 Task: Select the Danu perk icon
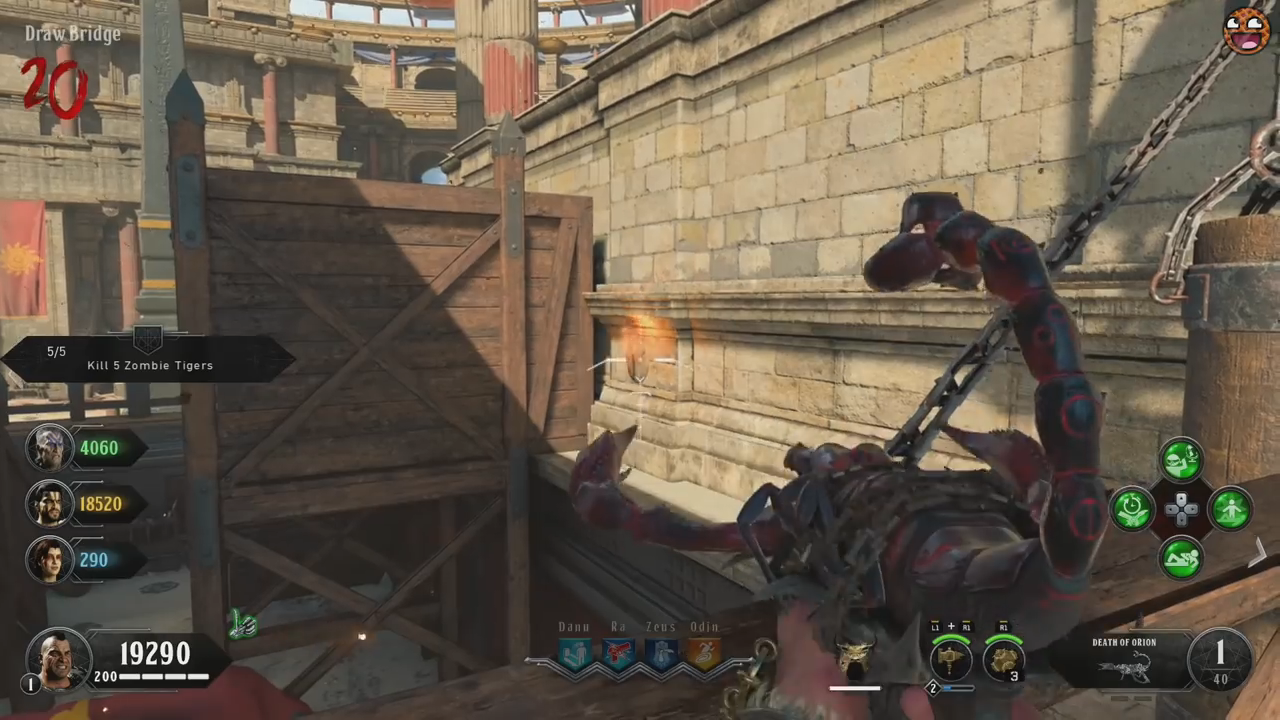pyautogui.click(x=575, y=653)
